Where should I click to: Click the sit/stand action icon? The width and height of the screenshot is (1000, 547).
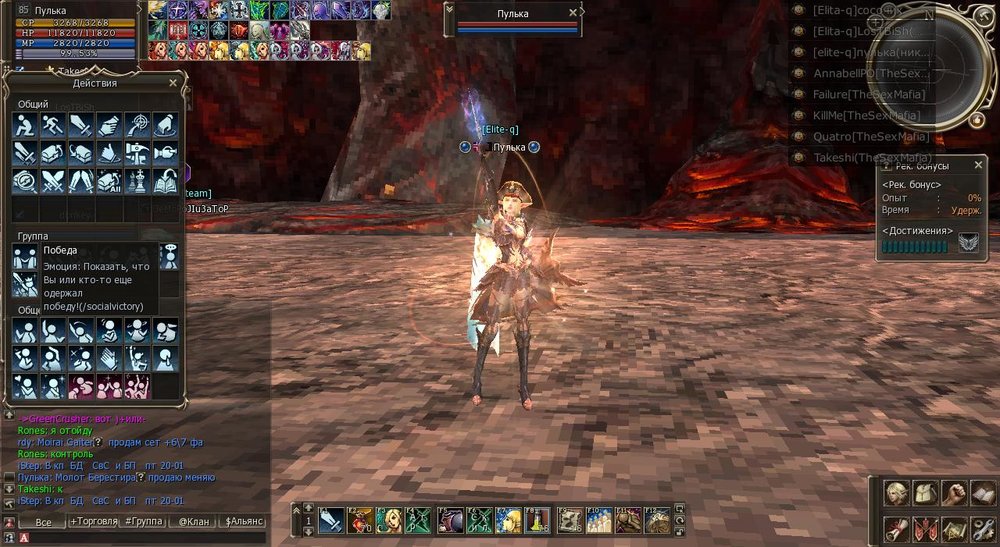[24, 125]
